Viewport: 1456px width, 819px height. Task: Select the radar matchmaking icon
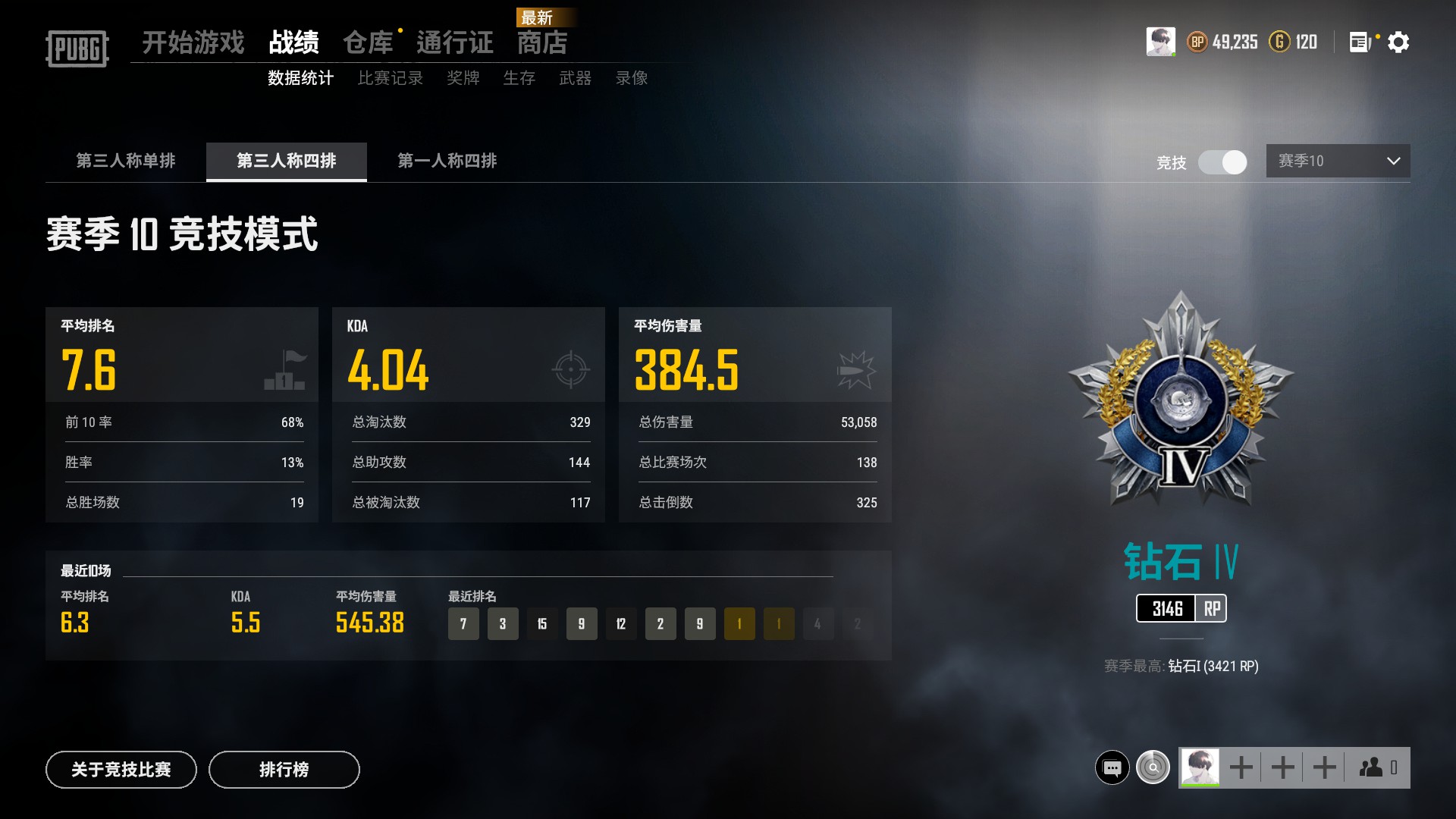click(x=1152, y=767)
